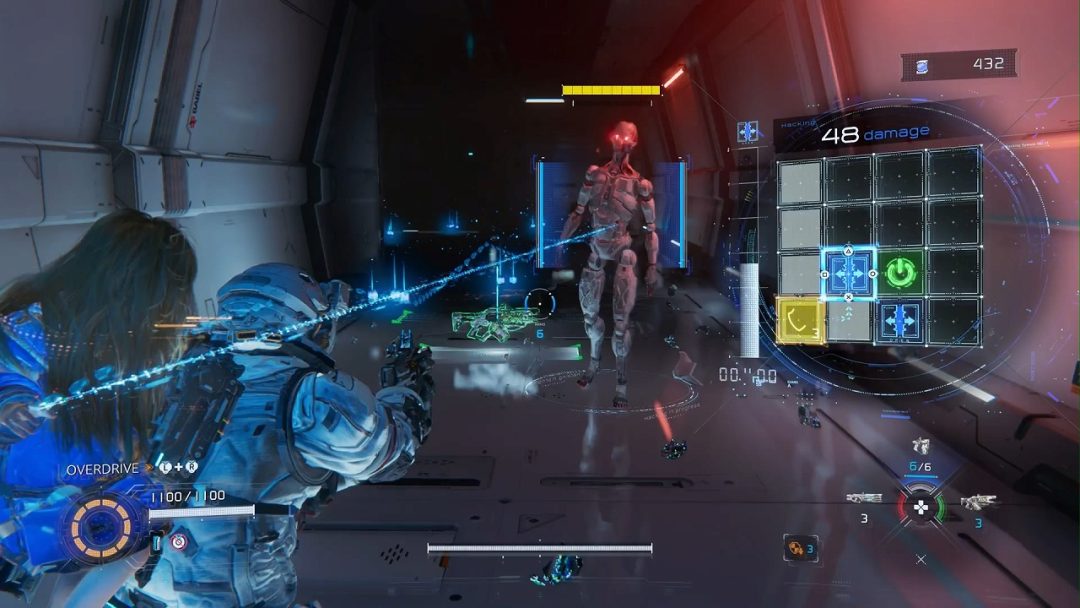Choose the yellow hacking grid tile

coord(800,321)
